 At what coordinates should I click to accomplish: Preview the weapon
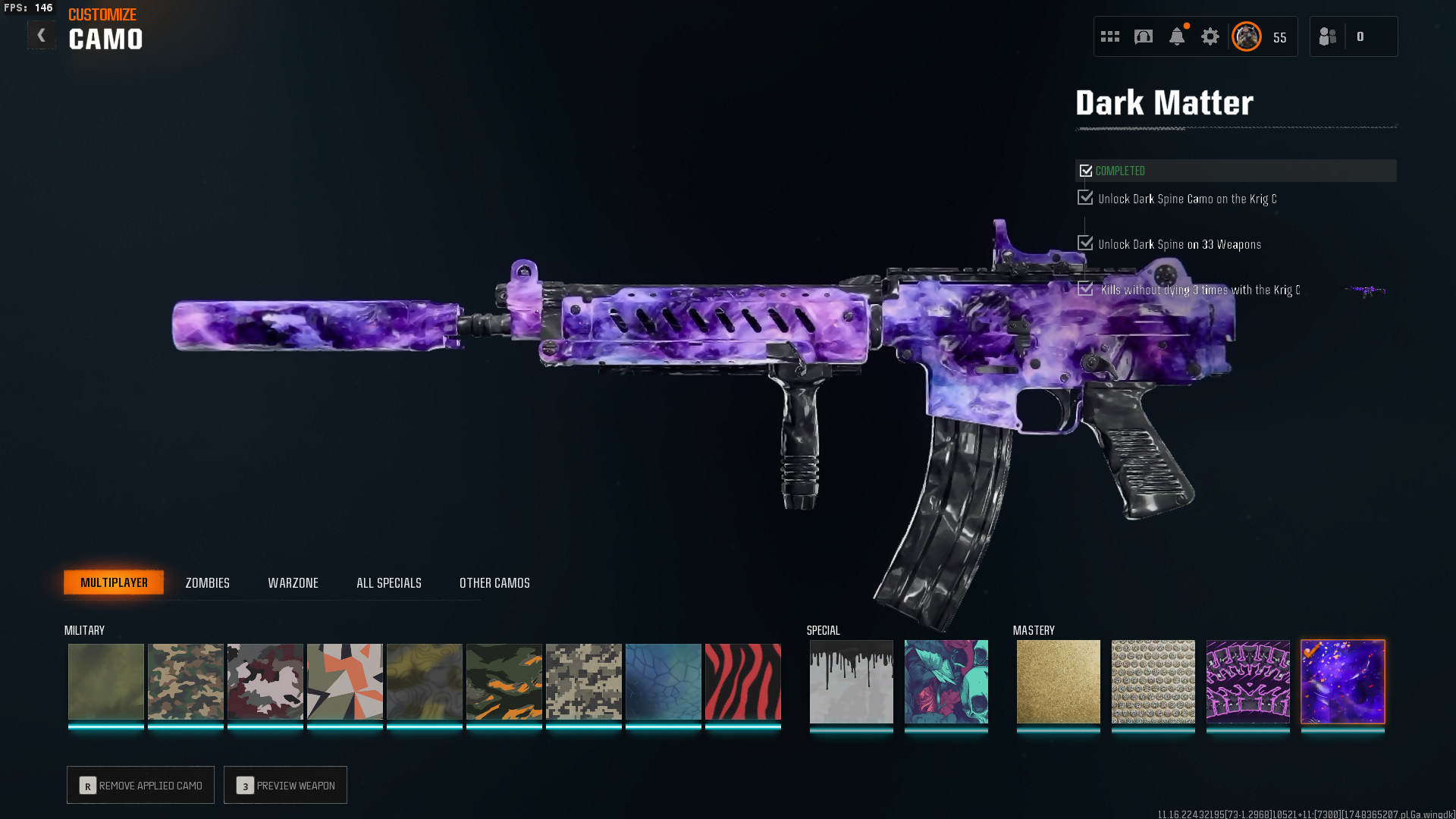[x=285, y=785]
